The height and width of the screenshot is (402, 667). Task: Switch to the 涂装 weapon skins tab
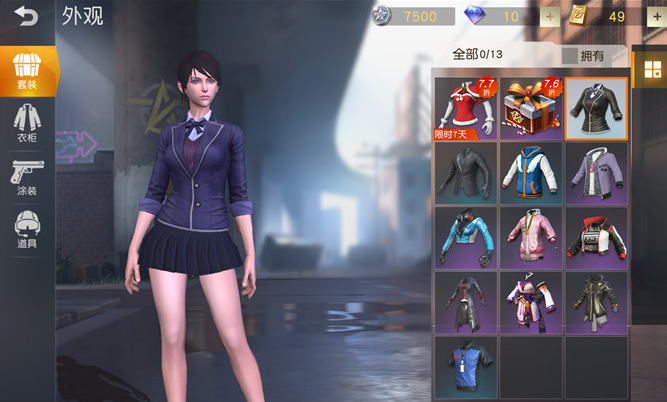(x=27, y=178)
